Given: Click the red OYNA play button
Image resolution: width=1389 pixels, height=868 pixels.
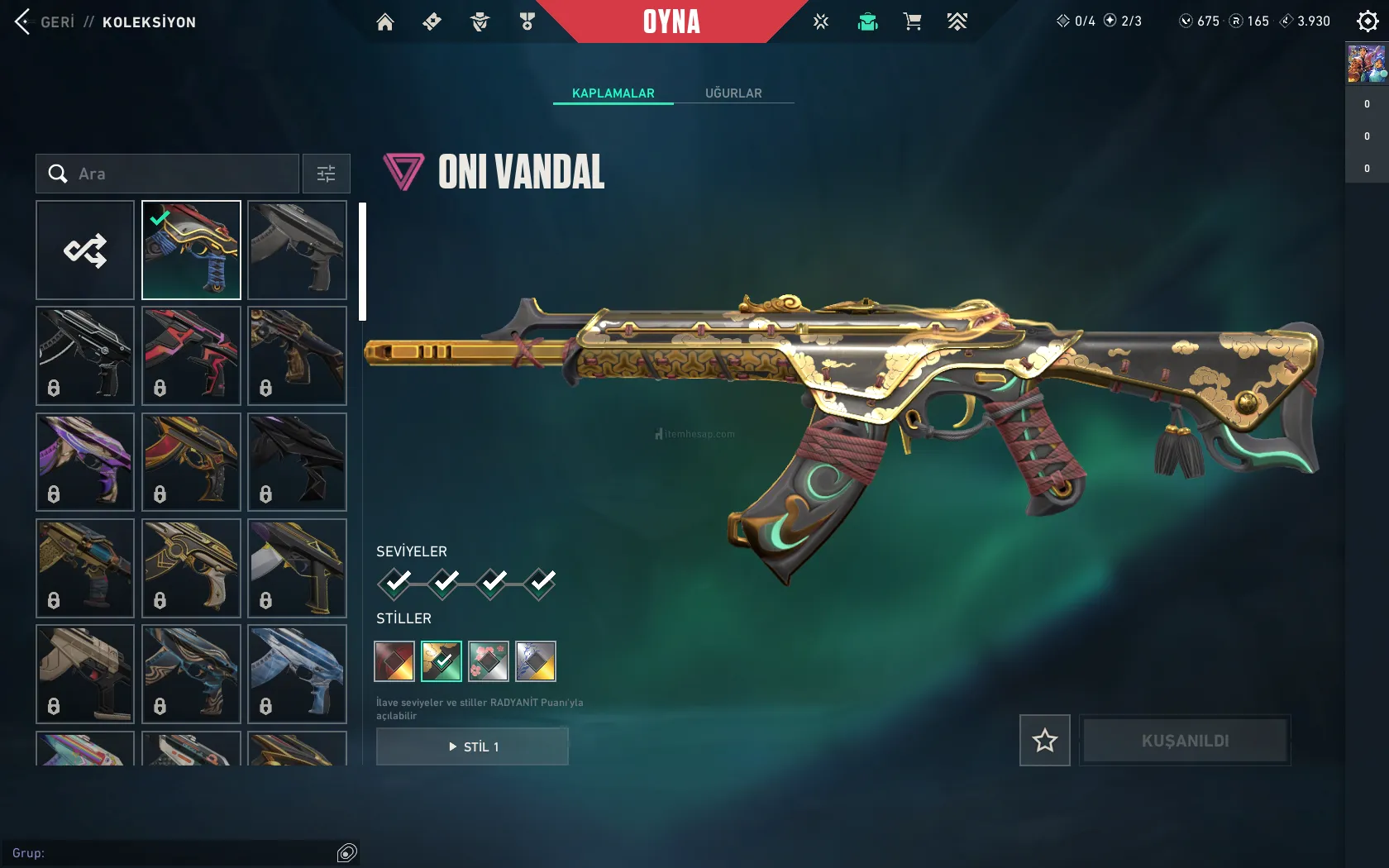Looking at the screenshot, I should pyautogui.click(x=671, y=21).
